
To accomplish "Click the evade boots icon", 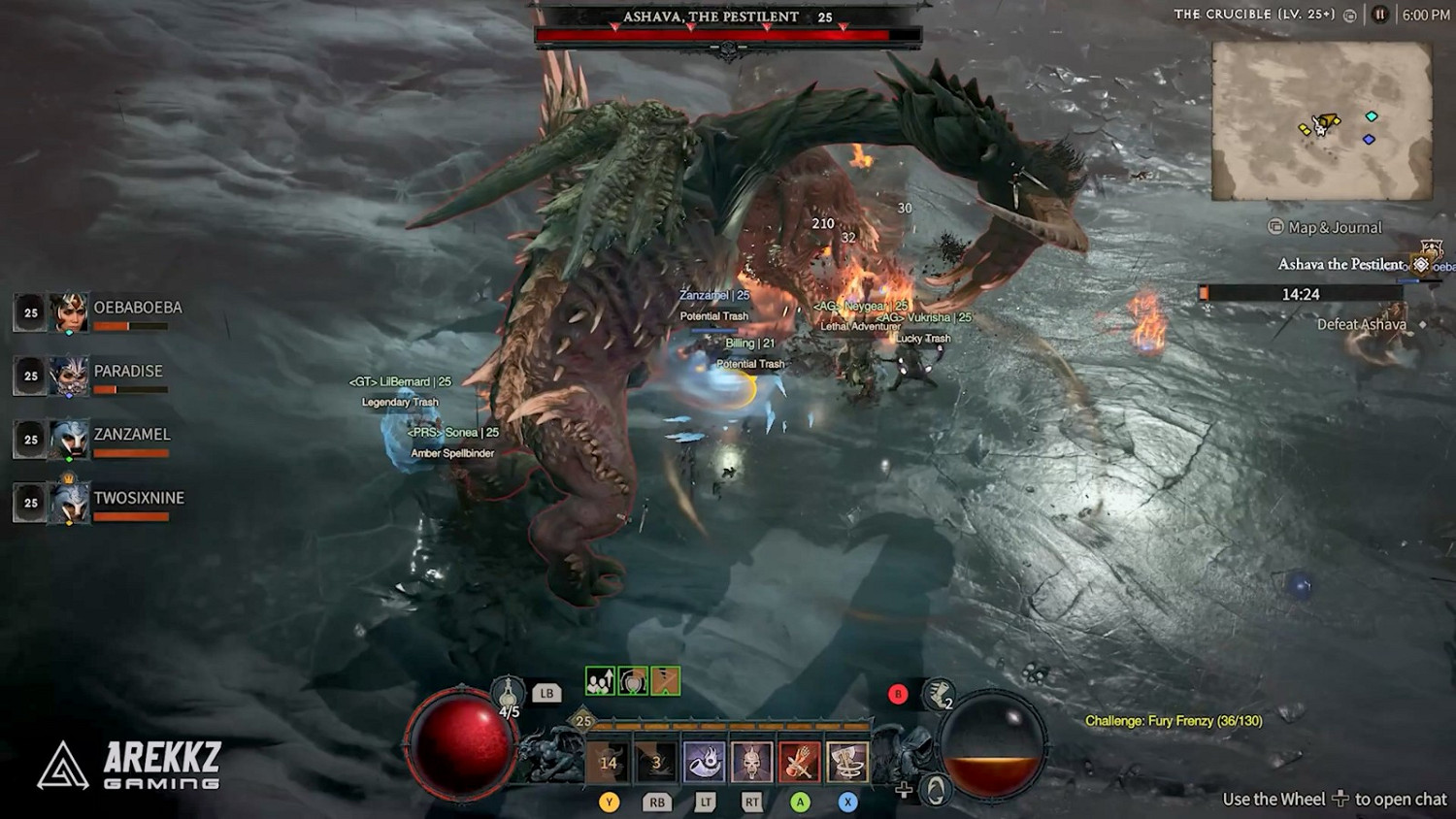I will (937, 694).
